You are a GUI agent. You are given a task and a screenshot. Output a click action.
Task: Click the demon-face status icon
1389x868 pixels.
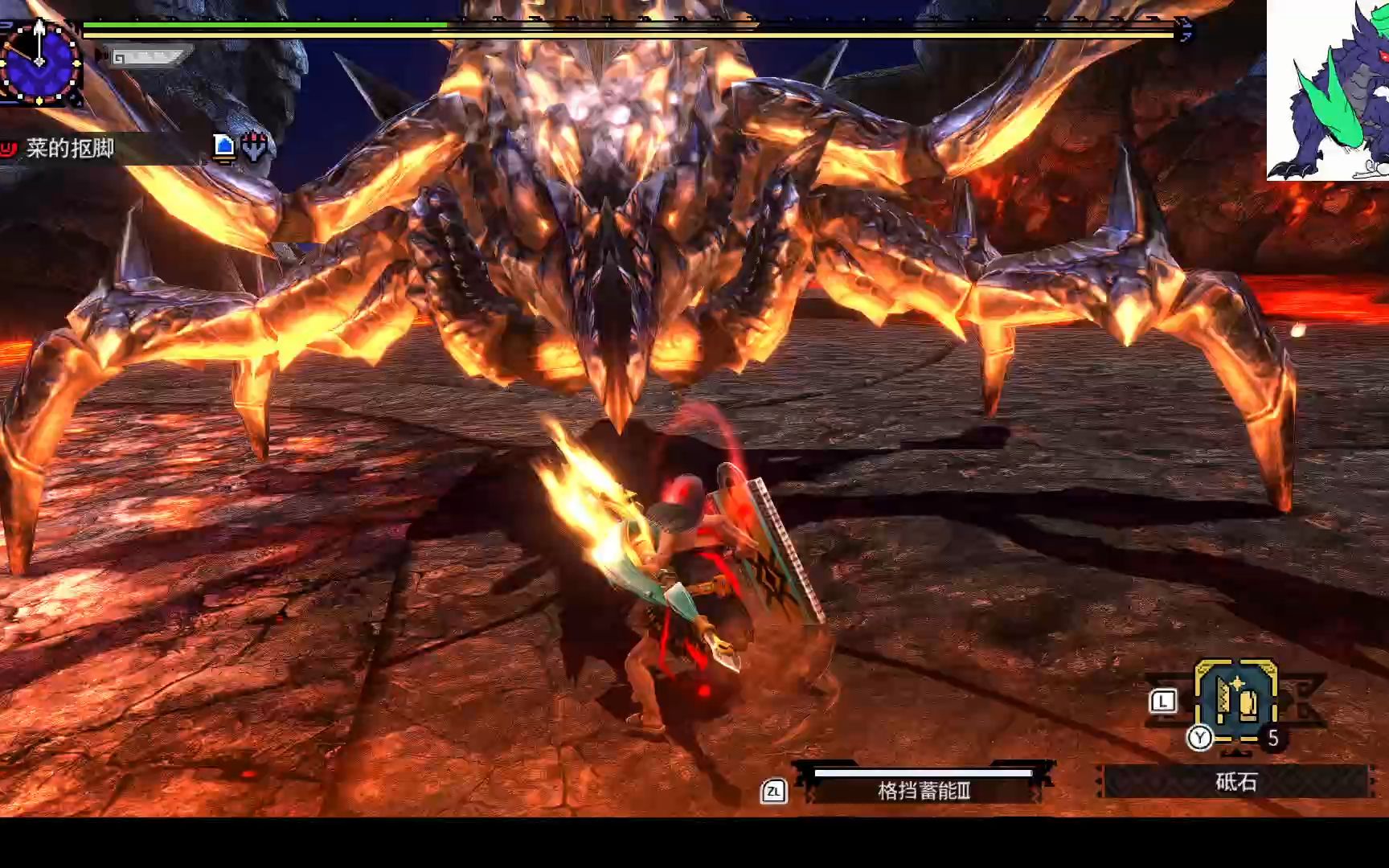click(x=255, y=146)
